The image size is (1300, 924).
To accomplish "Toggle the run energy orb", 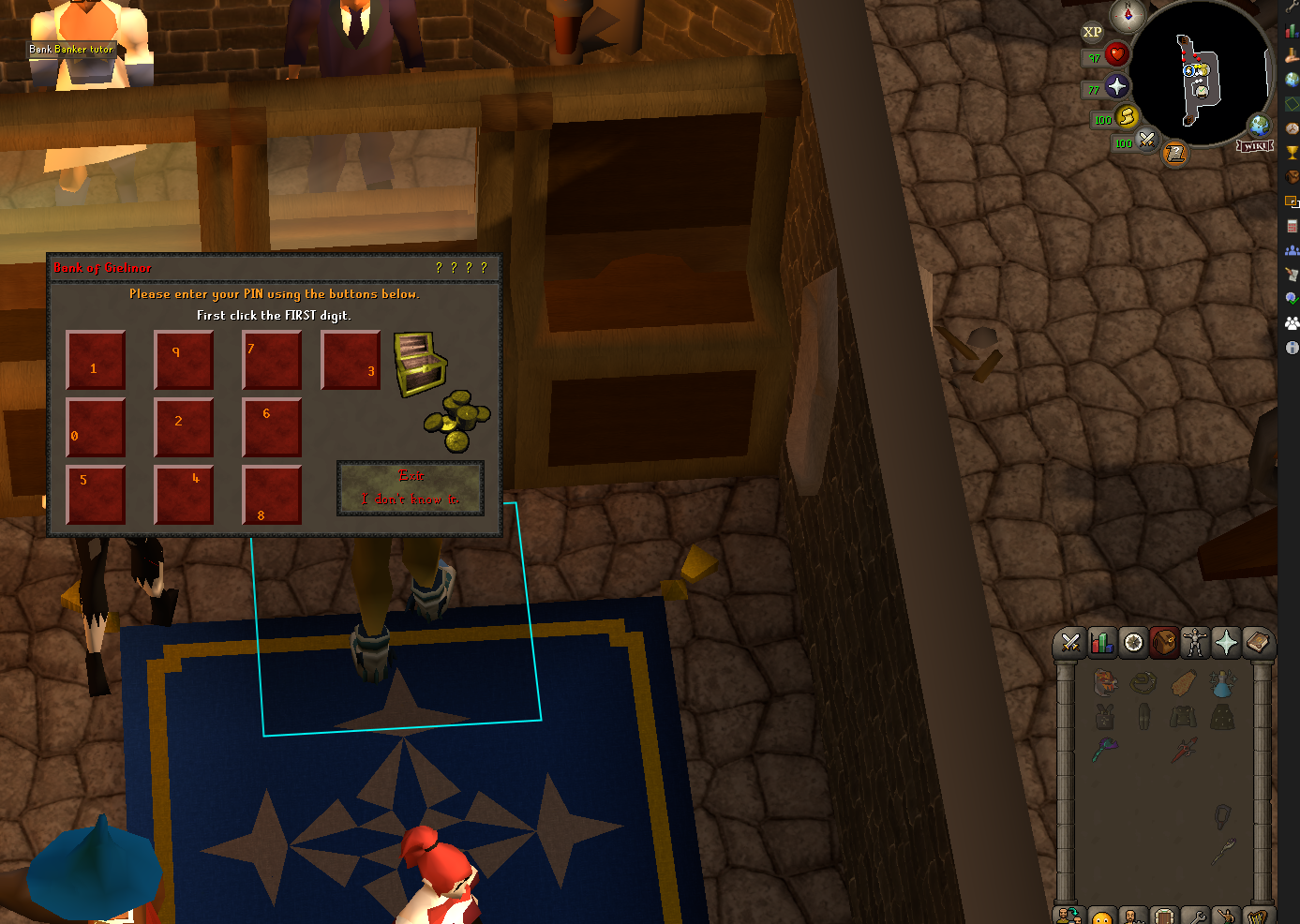I will click(x=1128, y=117).
